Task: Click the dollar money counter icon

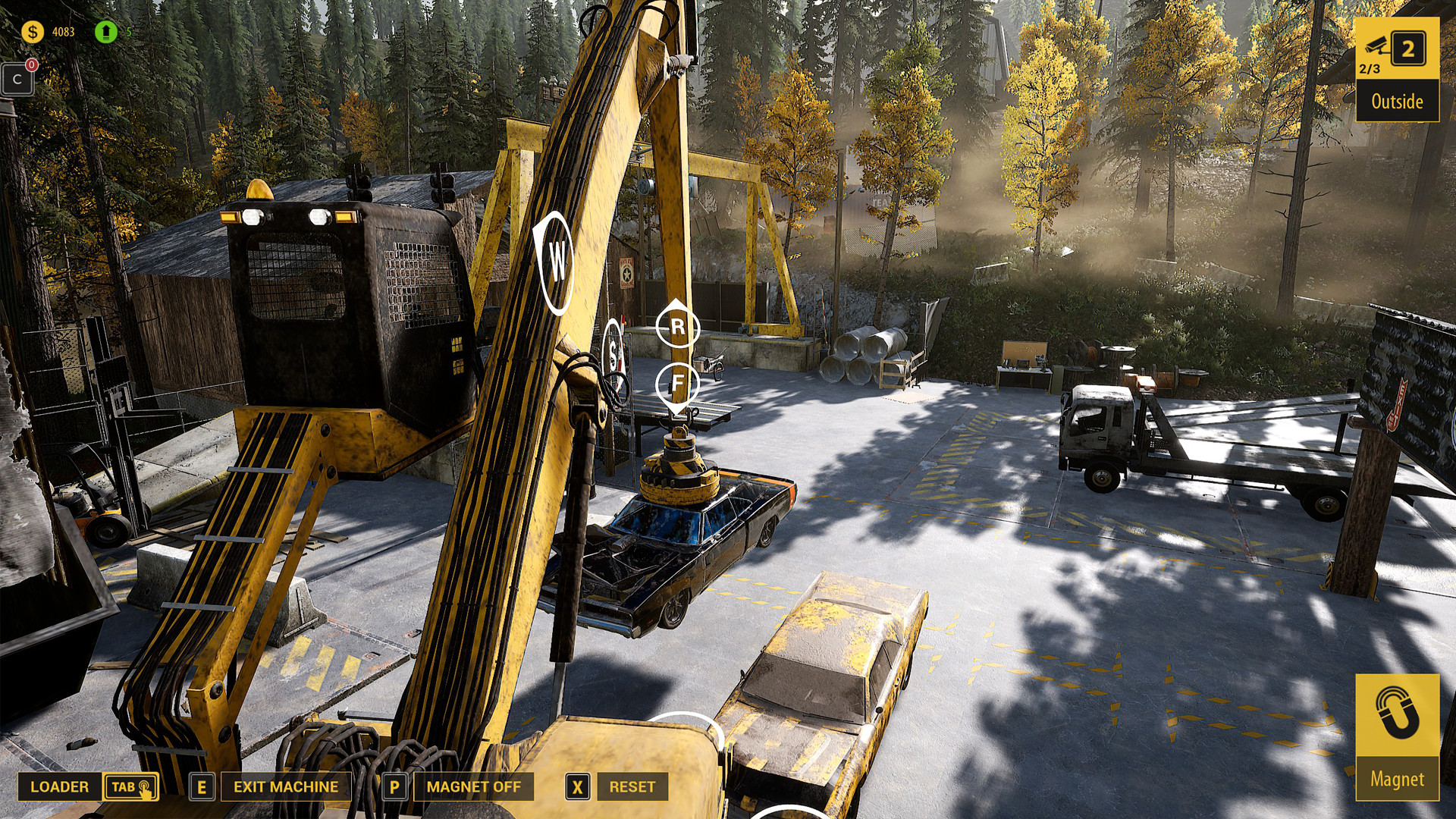Action: tap(32, 32)
